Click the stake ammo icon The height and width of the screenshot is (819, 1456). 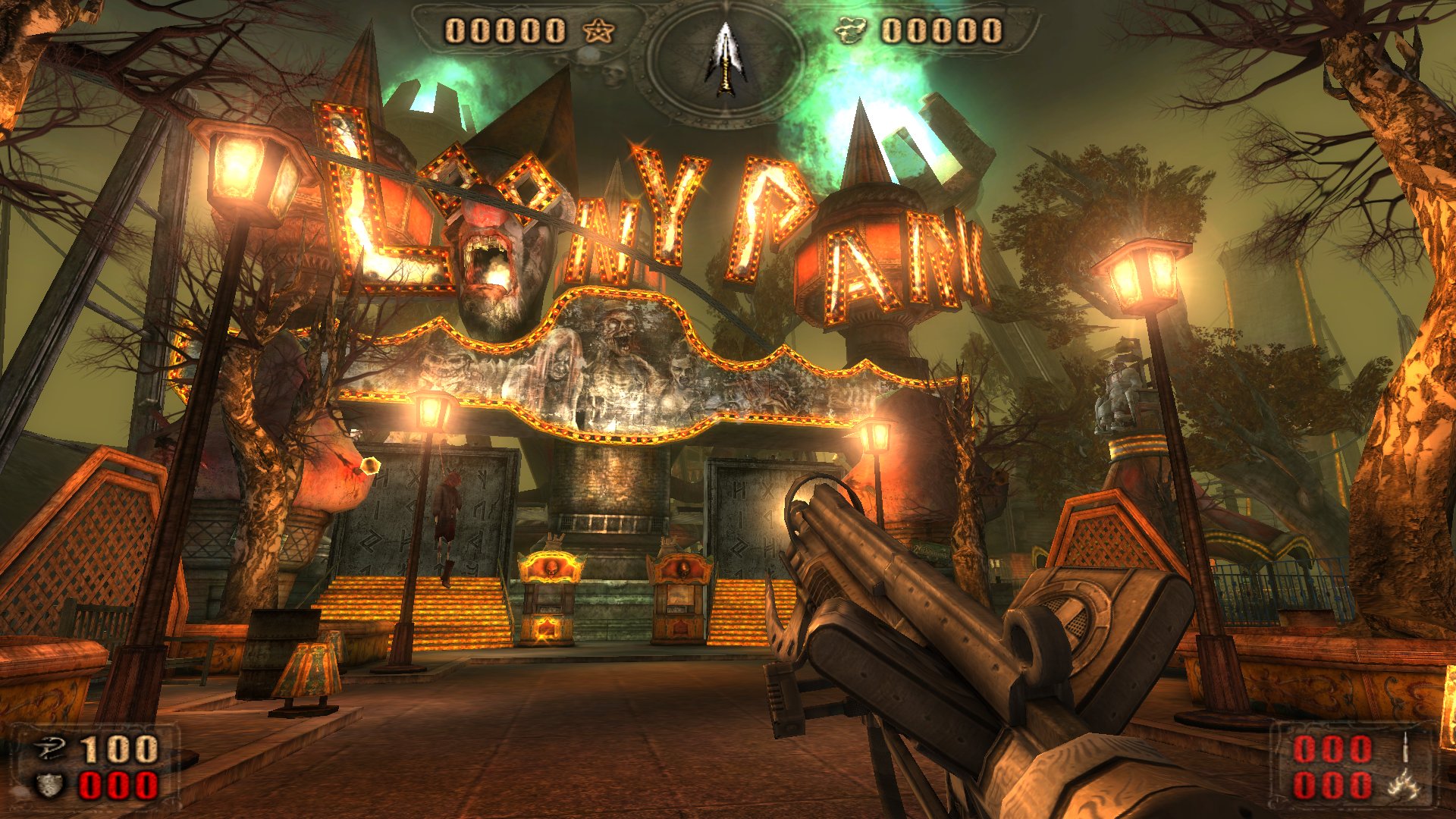tap(1405, 748)
